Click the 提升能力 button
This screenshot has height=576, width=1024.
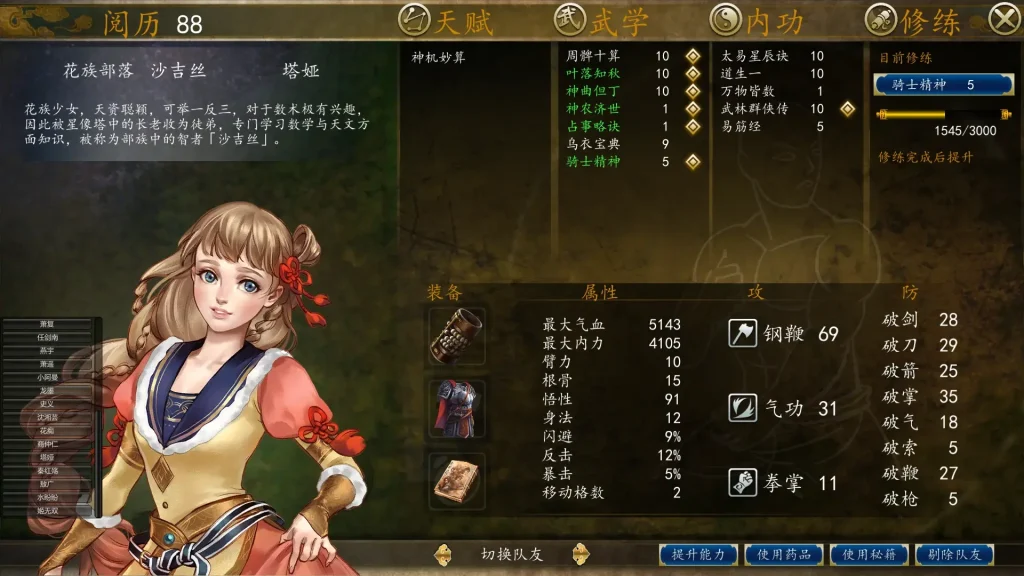coord(698,554)
